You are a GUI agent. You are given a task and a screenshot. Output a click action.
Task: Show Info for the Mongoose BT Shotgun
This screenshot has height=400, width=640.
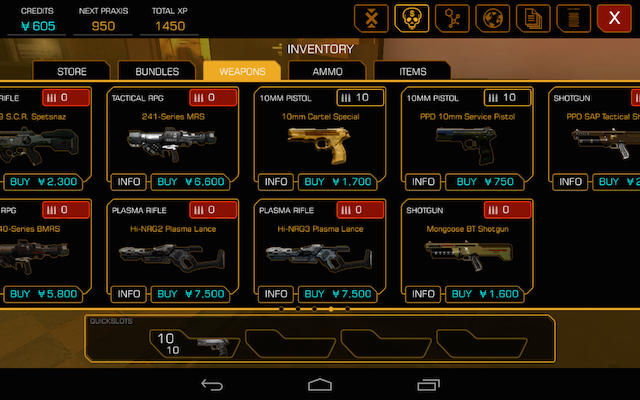424,294
